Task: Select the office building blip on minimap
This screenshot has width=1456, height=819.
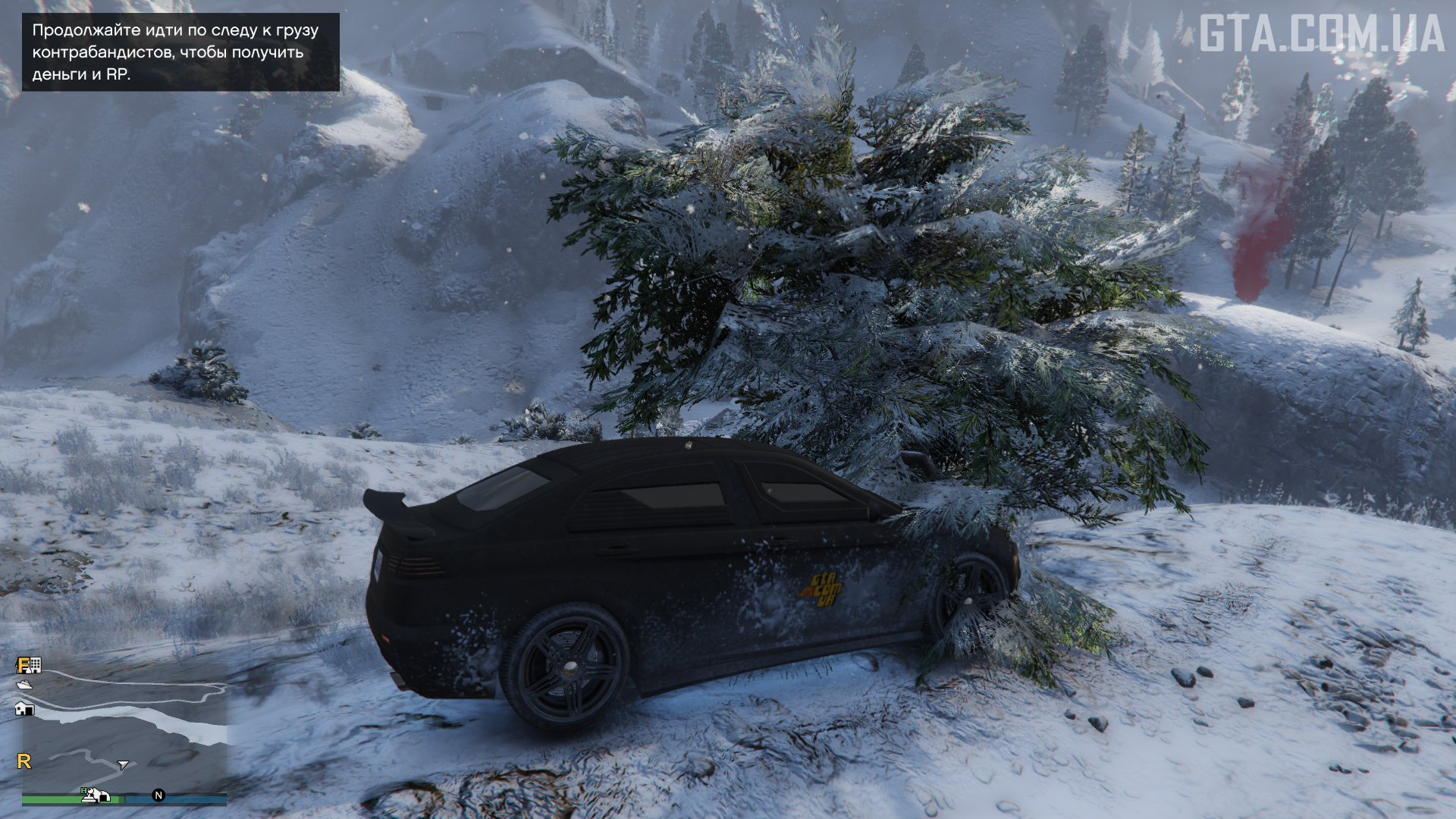Action: click(x=35, y=665)
